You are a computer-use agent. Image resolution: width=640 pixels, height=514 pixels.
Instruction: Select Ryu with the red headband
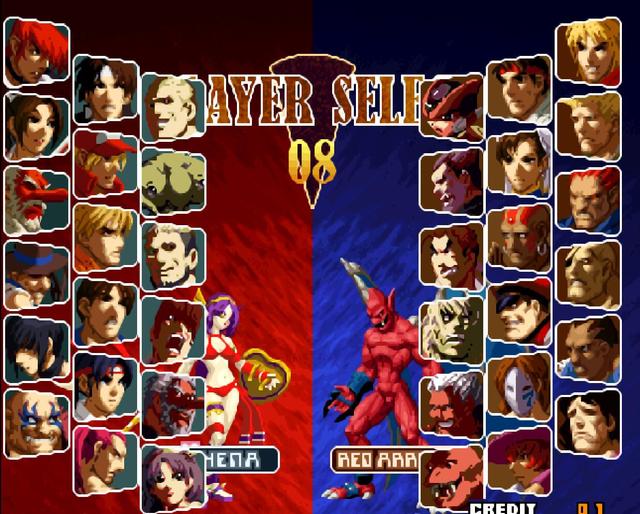(519, 92)
